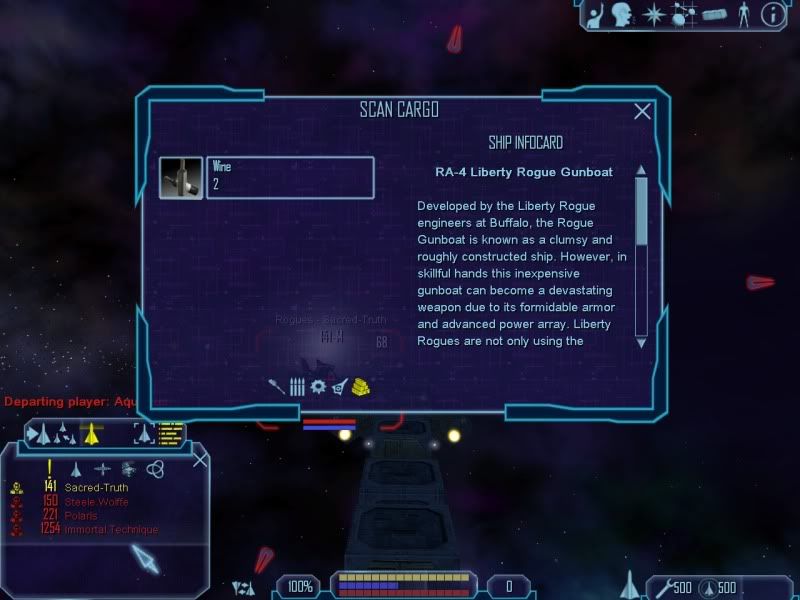Open the character figure status icon

[741, 14]
